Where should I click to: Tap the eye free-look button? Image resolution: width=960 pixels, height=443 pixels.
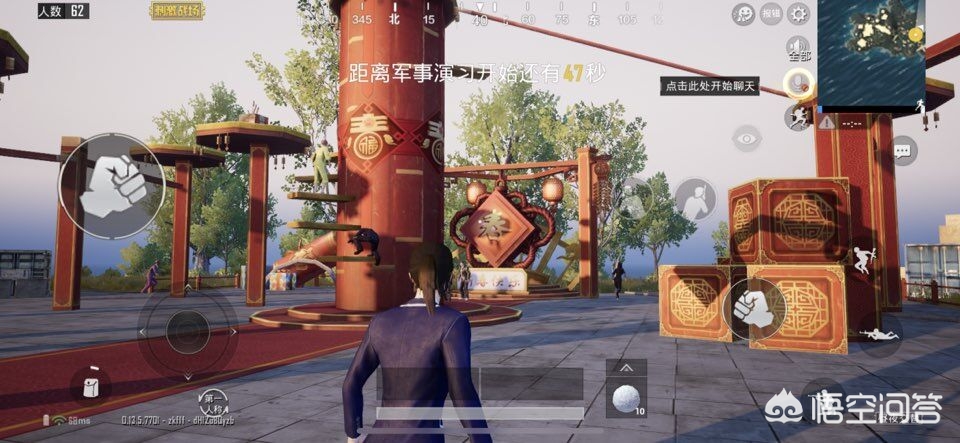[x=746, y=137]
